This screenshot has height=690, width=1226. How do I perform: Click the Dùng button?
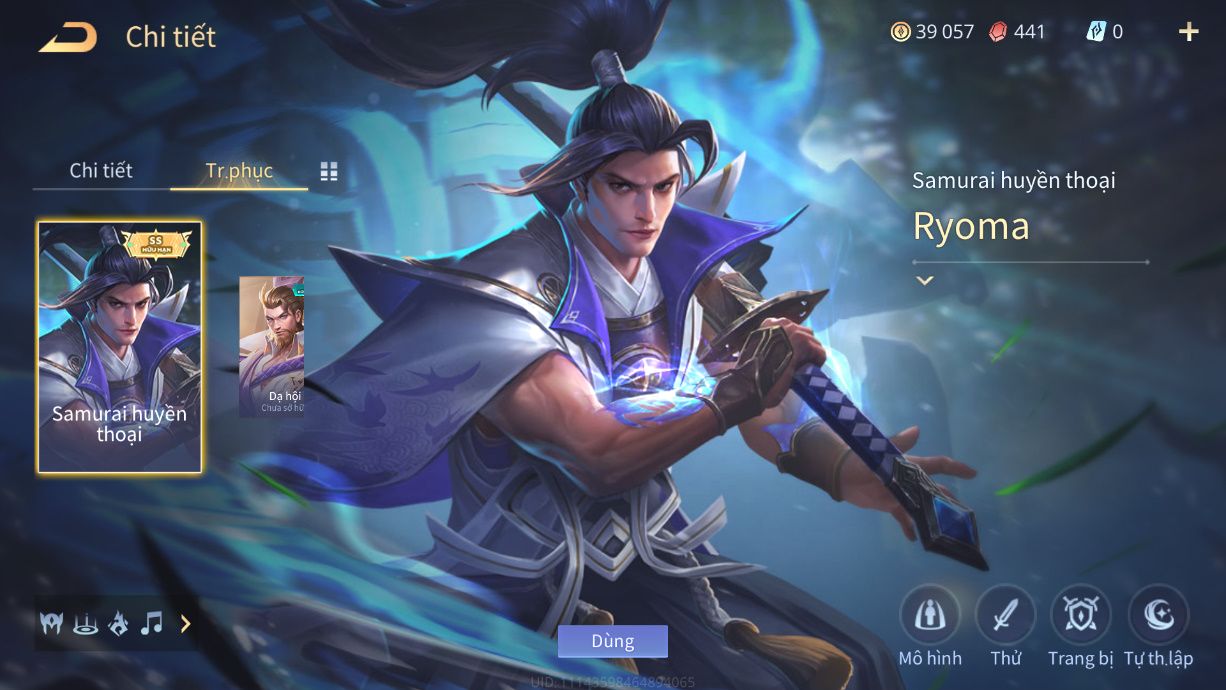point(612,641)
